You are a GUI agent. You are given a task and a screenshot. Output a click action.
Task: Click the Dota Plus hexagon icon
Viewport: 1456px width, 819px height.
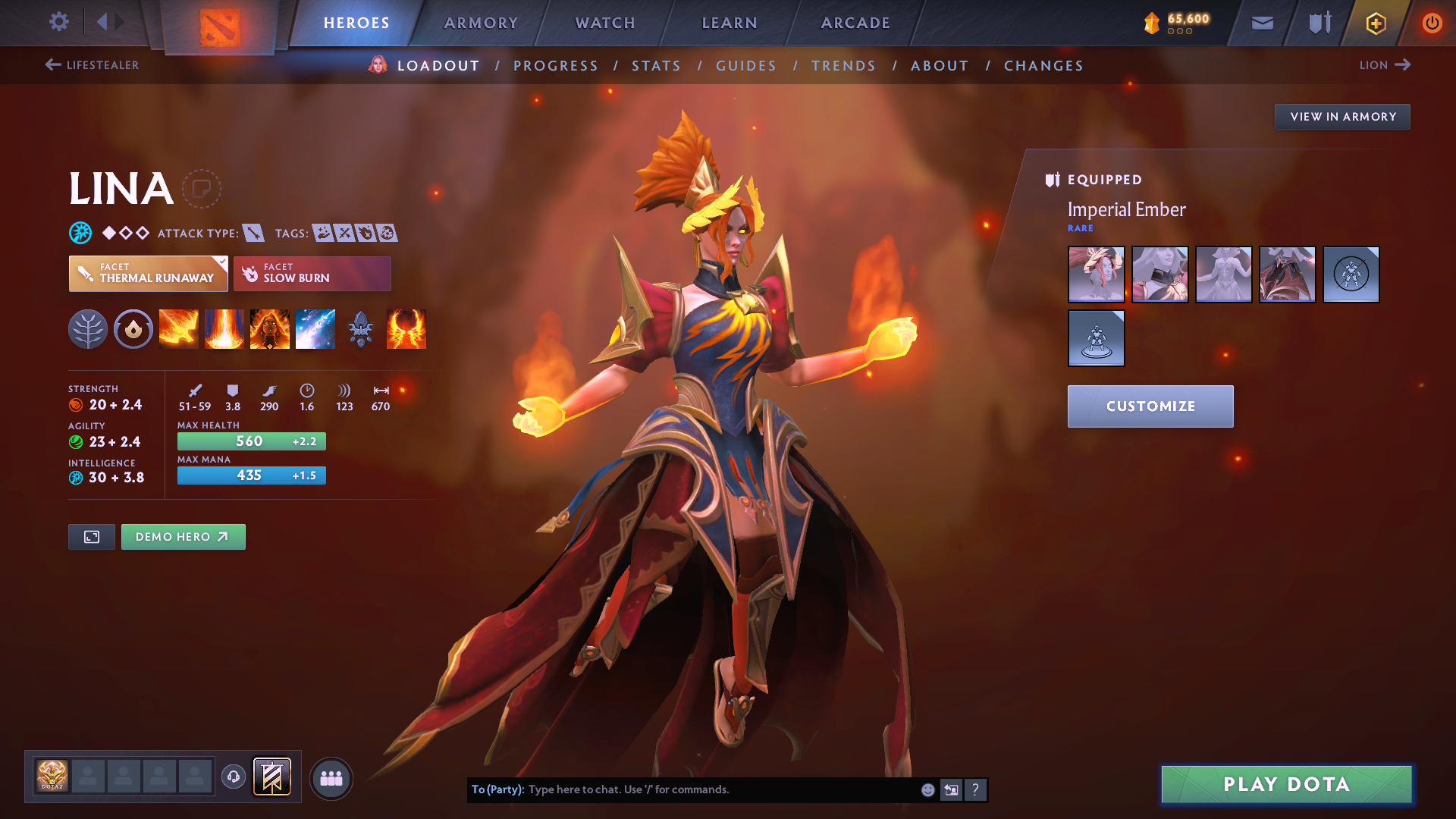1375,23
